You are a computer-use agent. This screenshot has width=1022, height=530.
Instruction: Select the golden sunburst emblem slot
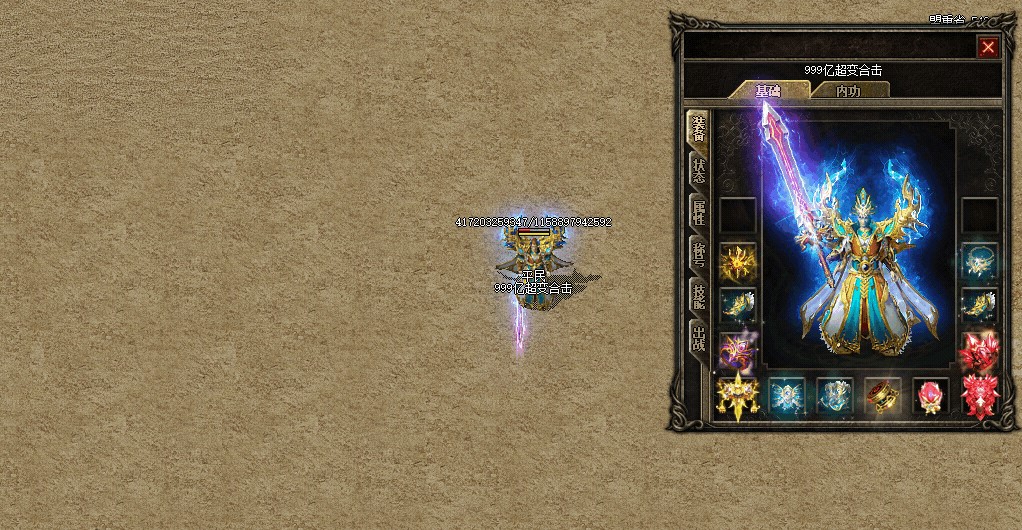[x=738, y=262]
